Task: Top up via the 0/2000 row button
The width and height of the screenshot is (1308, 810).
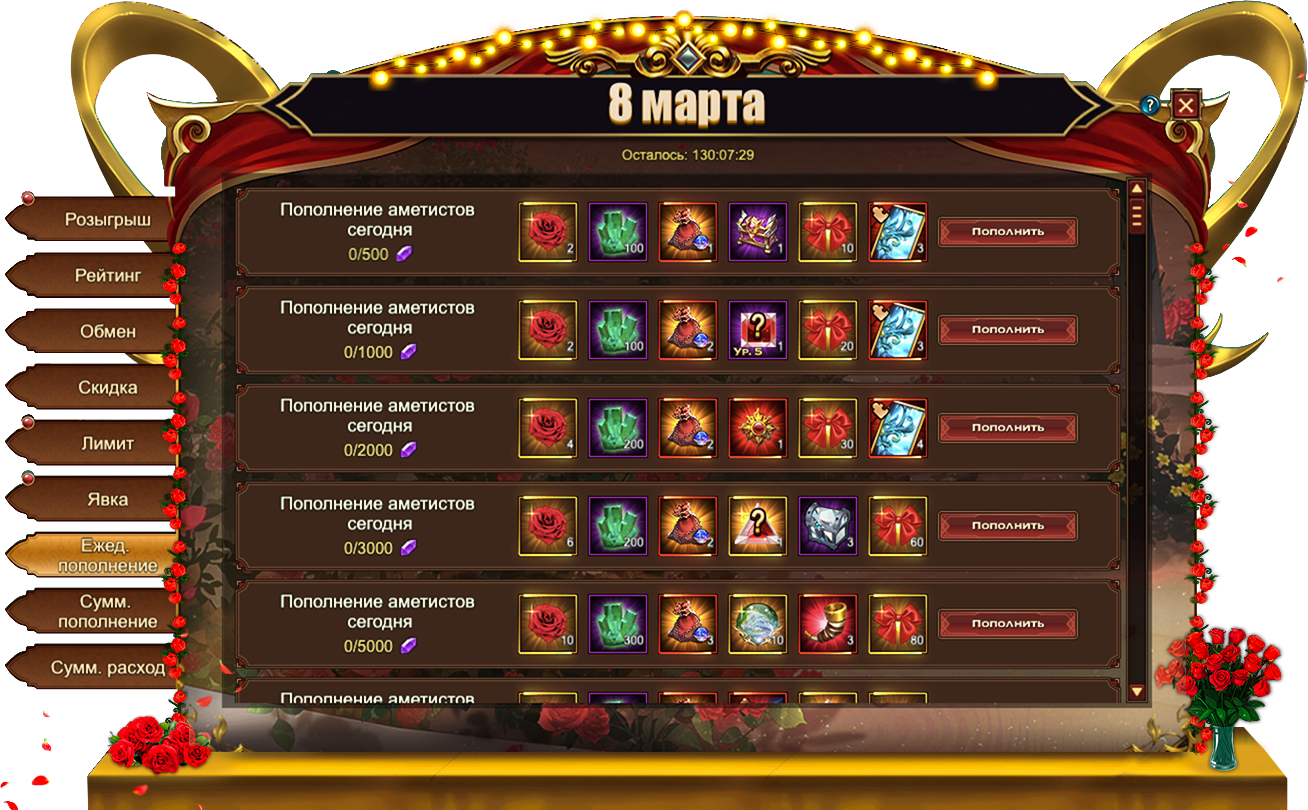Action: click(x=1008, y=428)
